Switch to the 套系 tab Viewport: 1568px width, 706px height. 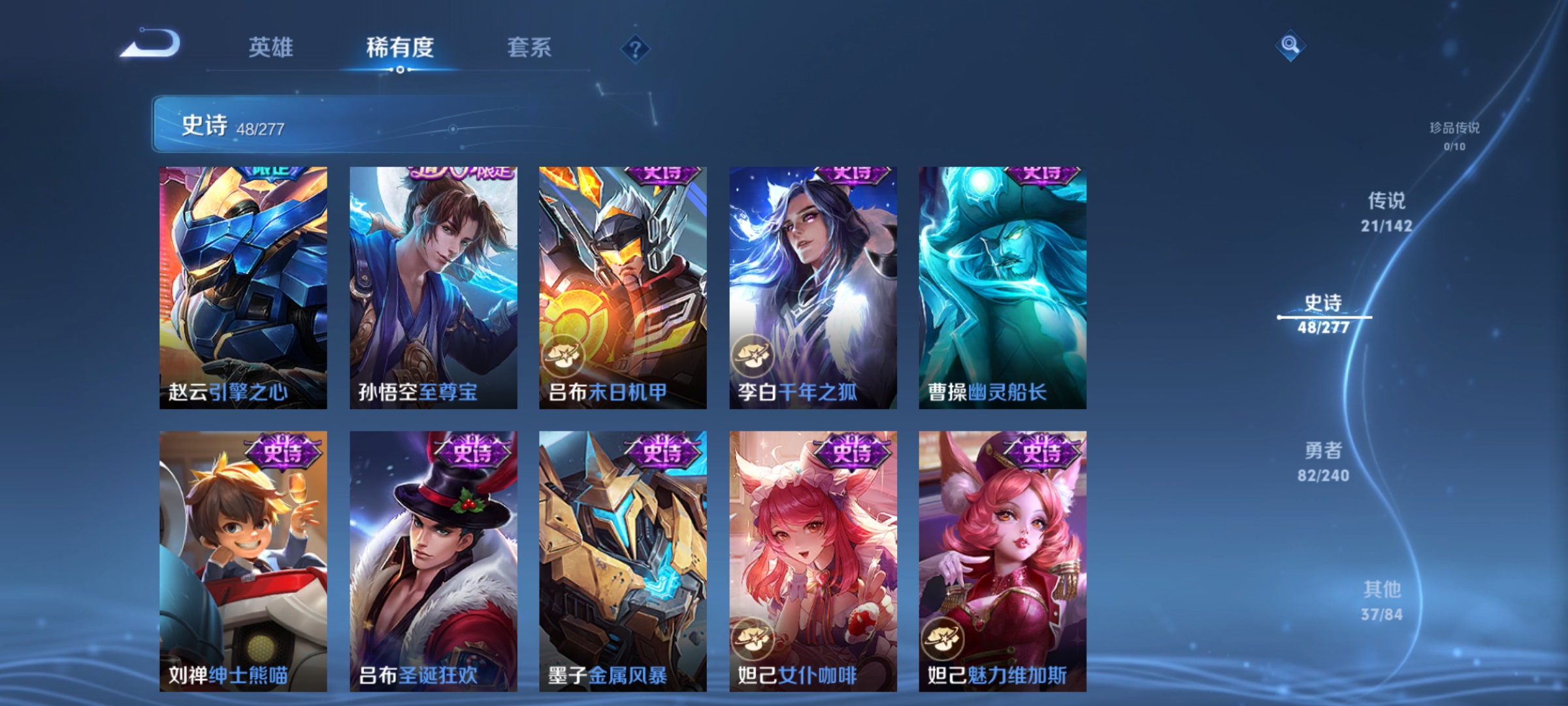(x=531, y=47)
